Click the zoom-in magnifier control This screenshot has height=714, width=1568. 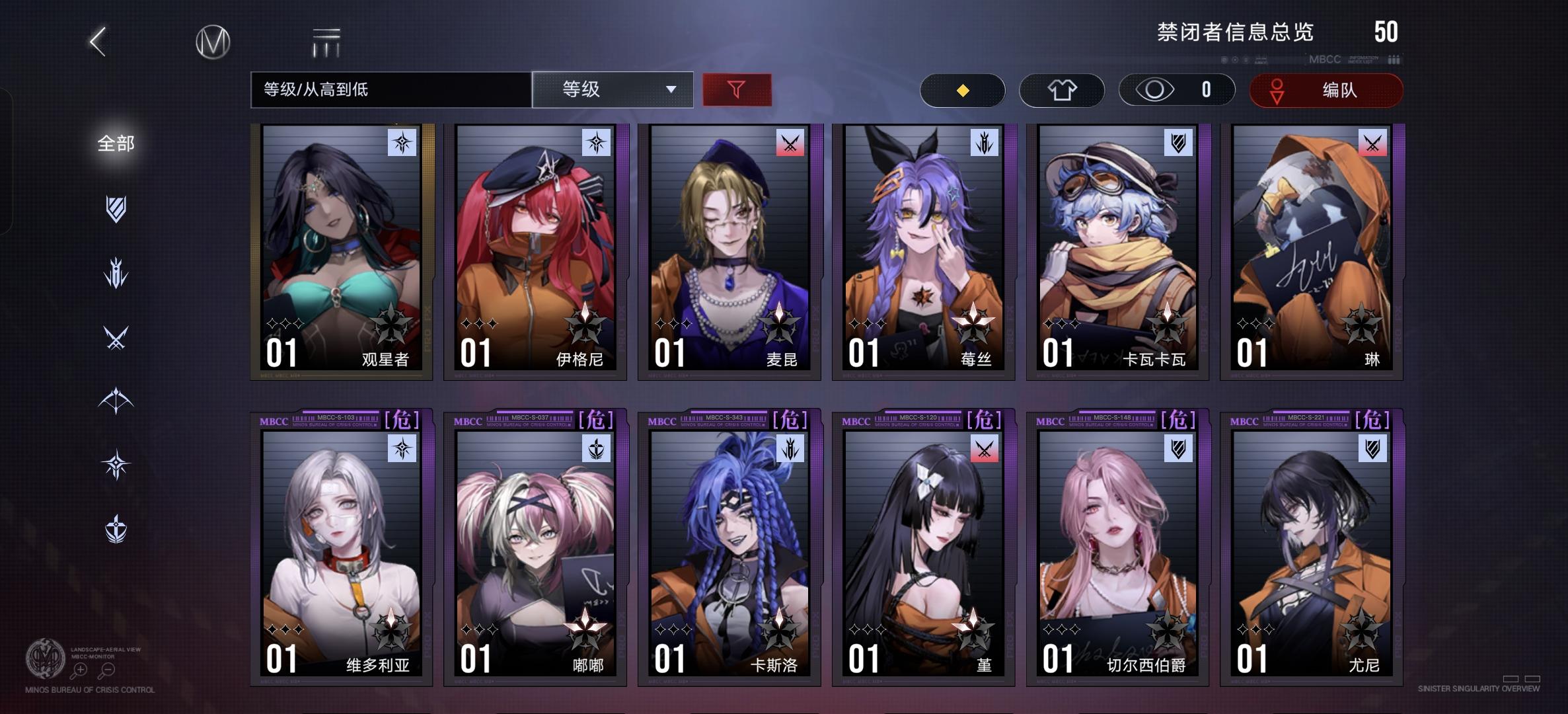(79, 670)
